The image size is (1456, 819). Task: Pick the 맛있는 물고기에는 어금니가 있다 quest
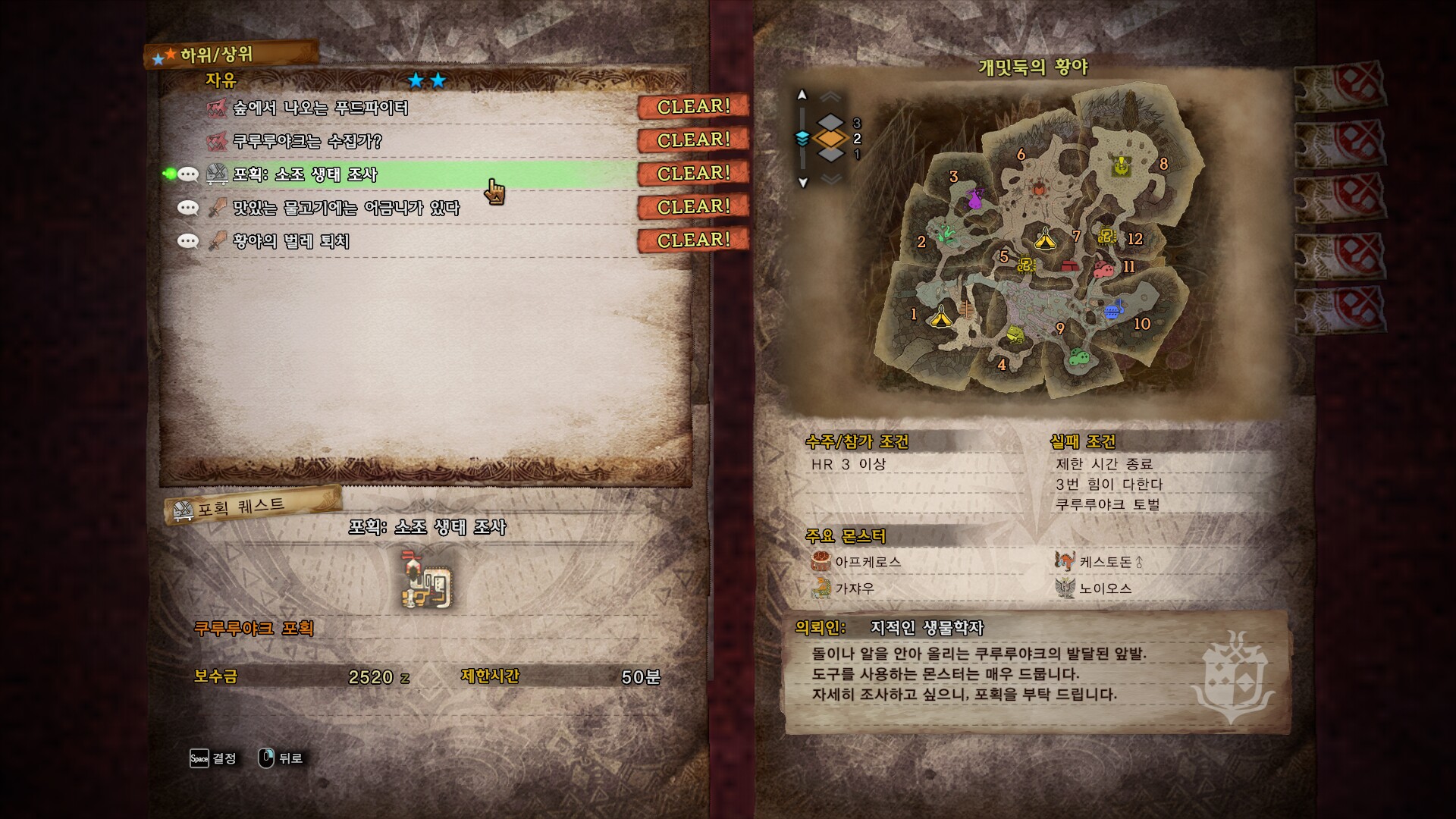click(346, 208)
